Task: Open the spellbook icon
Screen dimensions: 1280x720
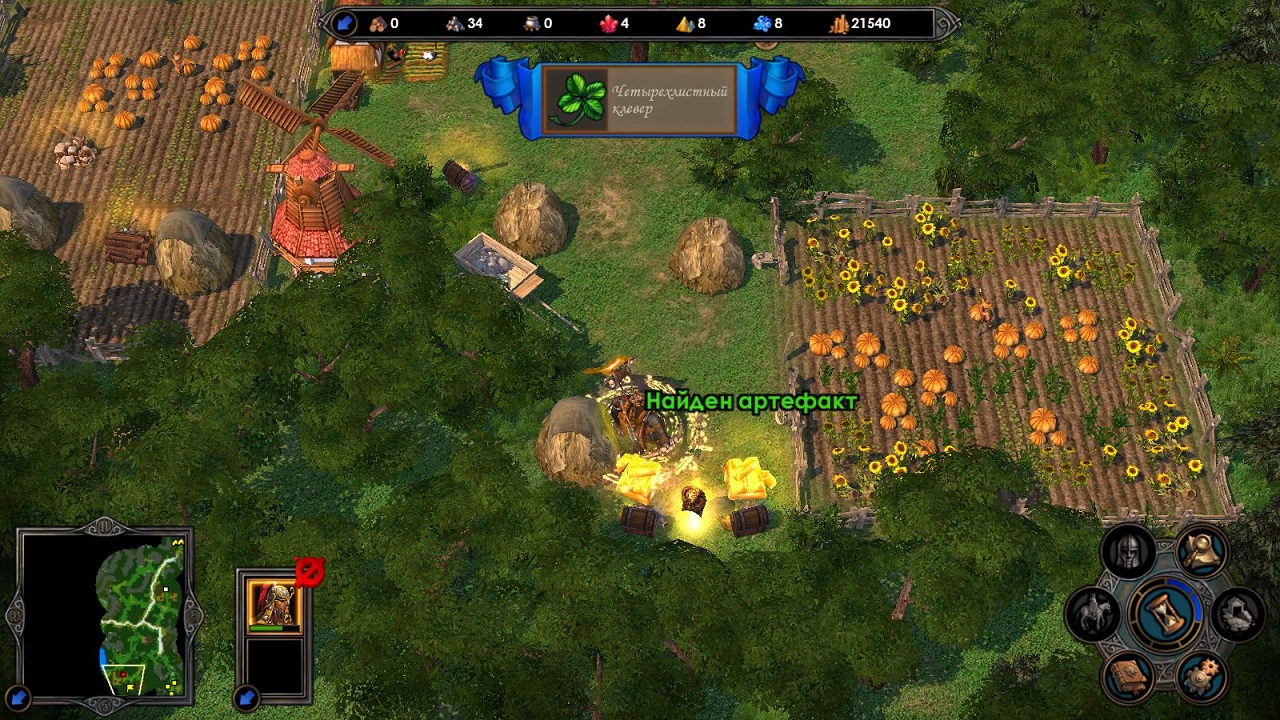Action: coord(1129,675)
